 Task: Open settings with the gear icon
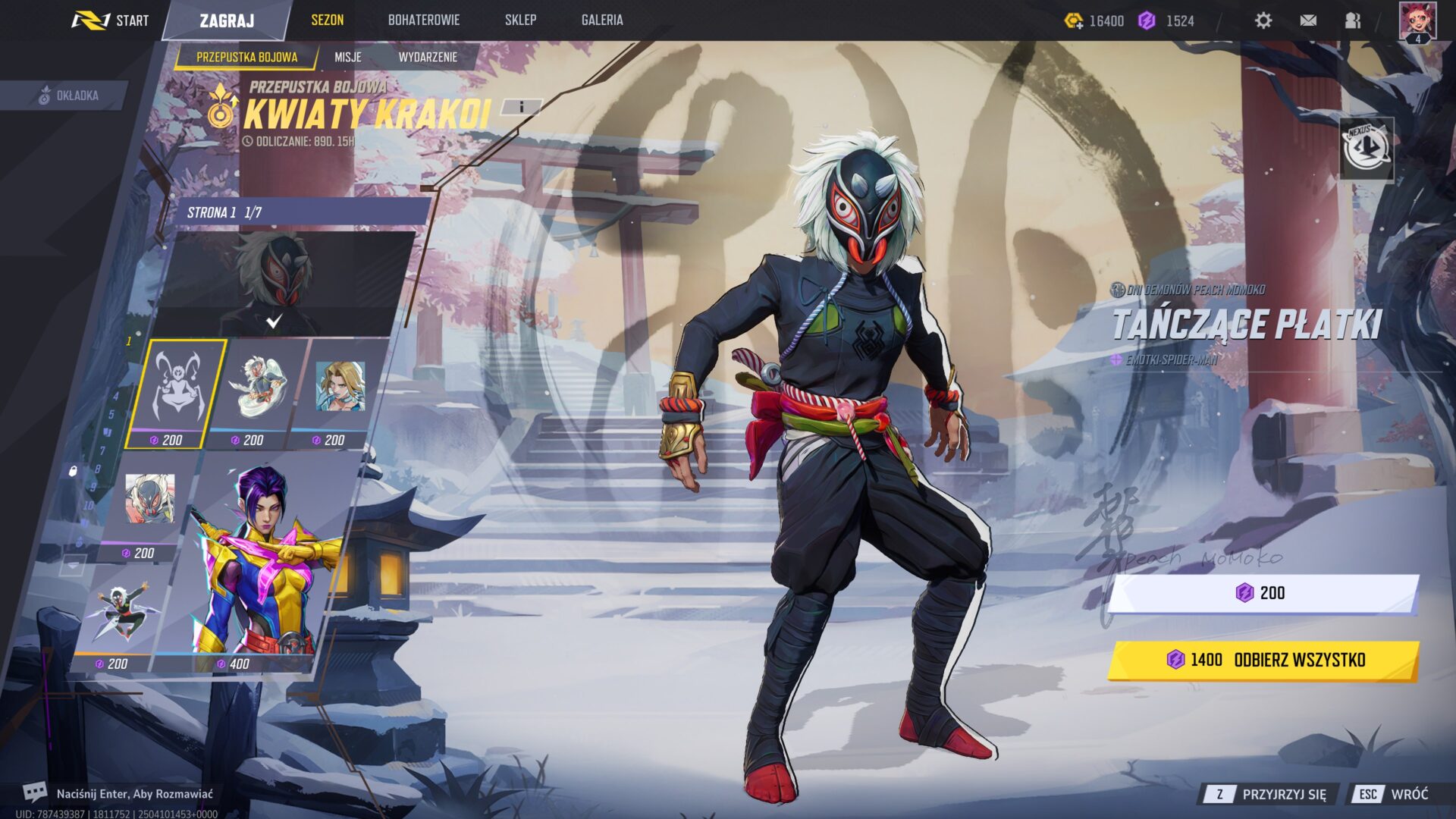pos(1263,20)
